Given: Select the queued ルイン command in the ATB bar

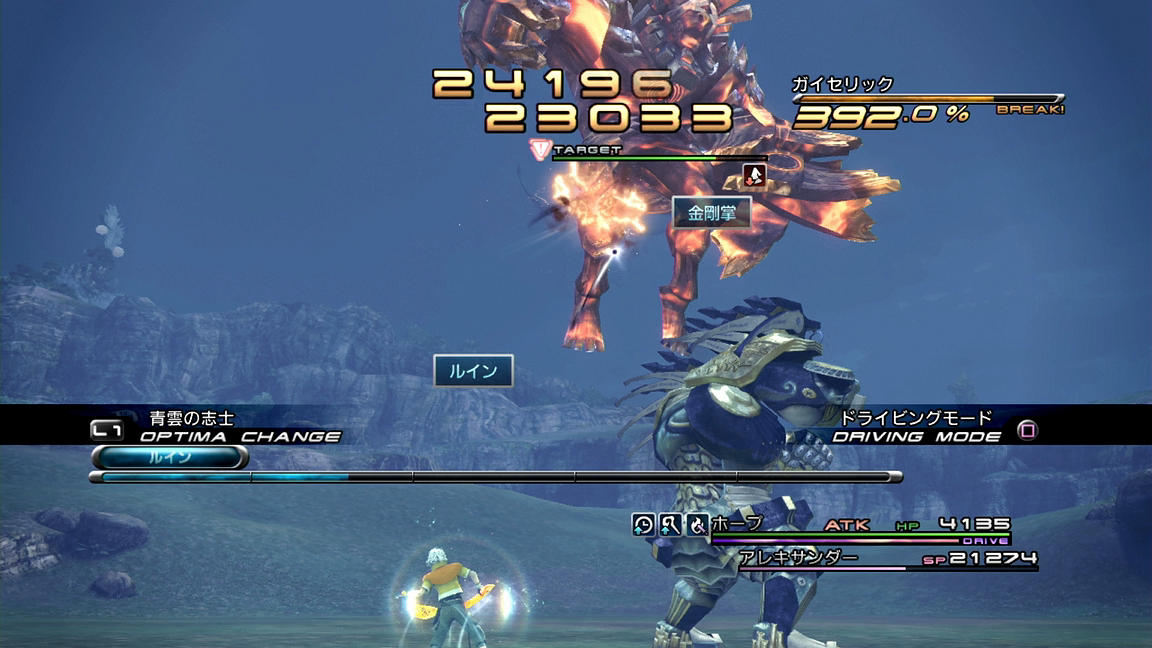Looking at the screenshot, I should click(169, 457).
